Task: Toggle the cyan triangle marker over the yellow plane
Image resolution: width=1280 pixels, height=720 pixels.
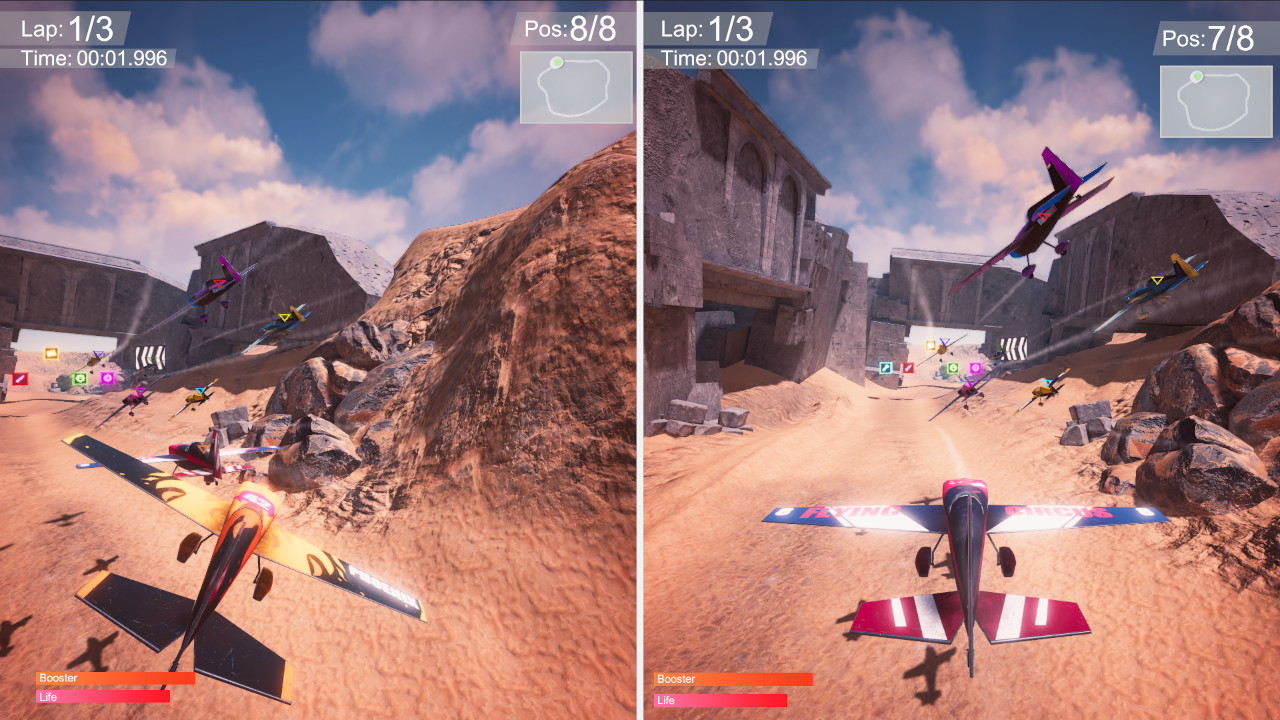Action: coord(200,391)
